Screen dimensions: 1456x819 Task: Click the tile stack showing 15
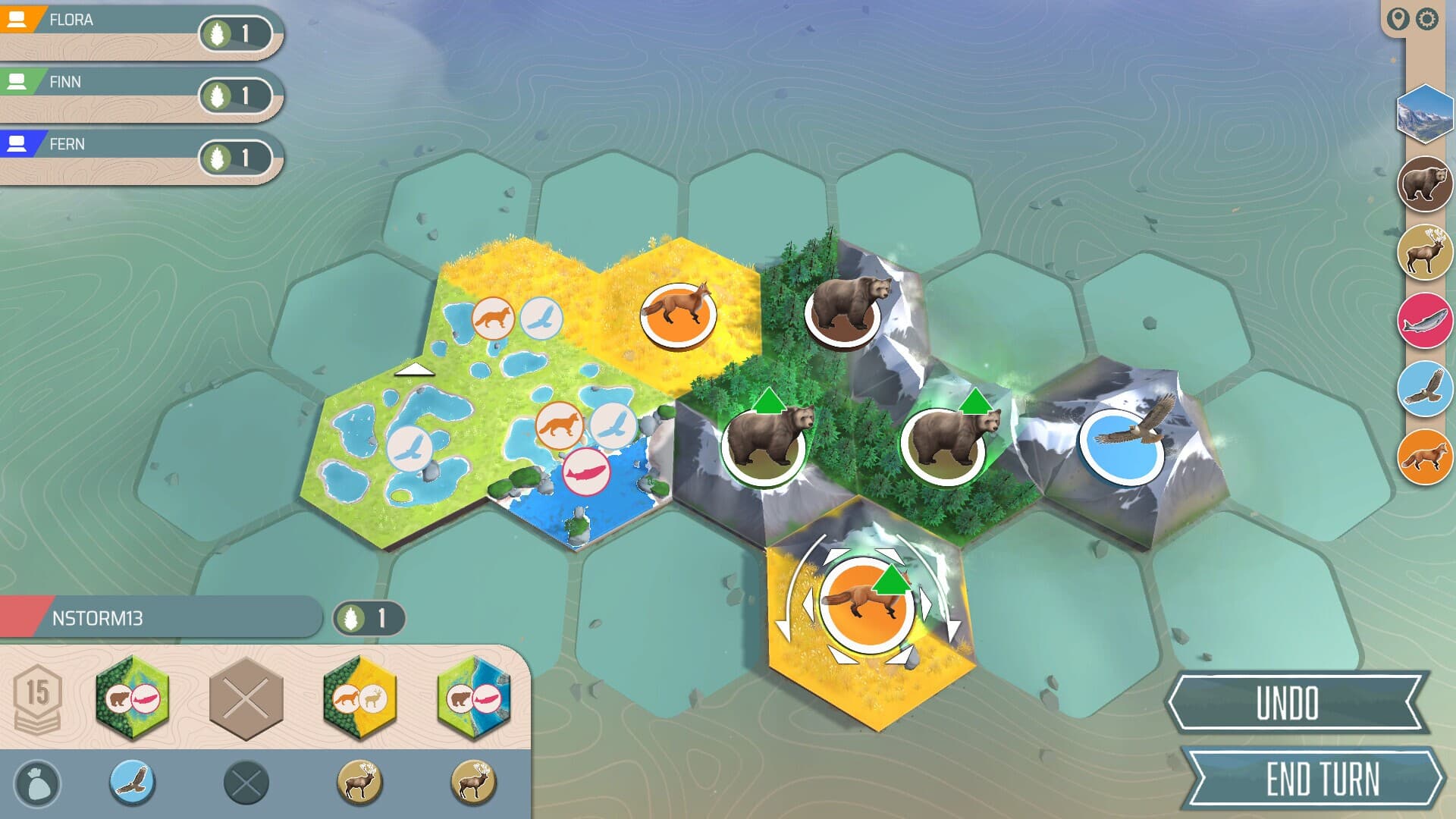(x=37, y=698)
